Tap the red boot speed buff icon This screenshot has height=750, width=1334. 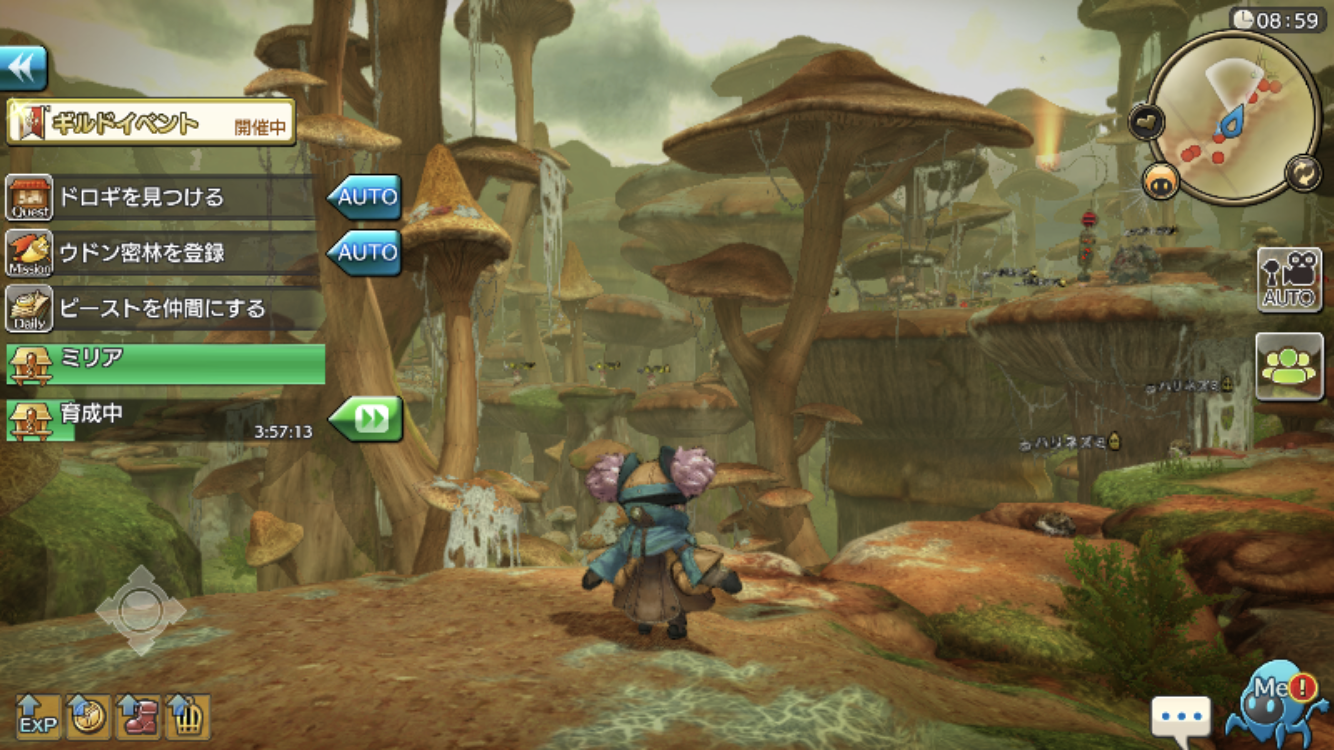138,716
